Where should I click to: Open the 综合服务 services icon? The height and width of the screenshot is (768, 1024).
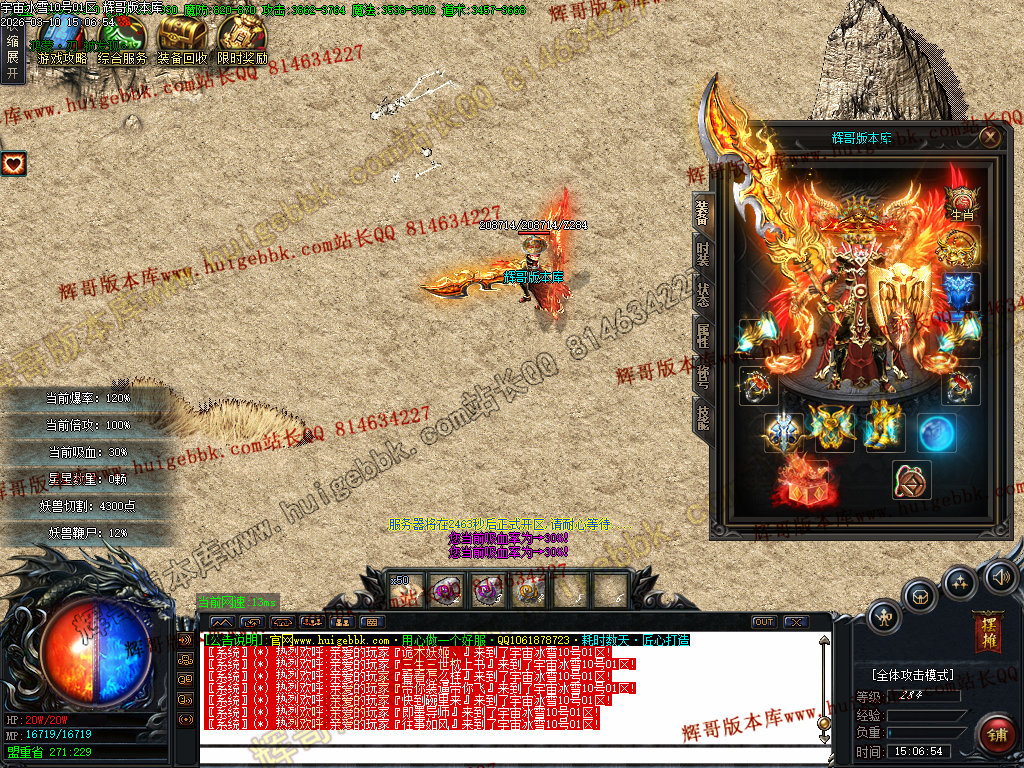[x=122, y=41]
